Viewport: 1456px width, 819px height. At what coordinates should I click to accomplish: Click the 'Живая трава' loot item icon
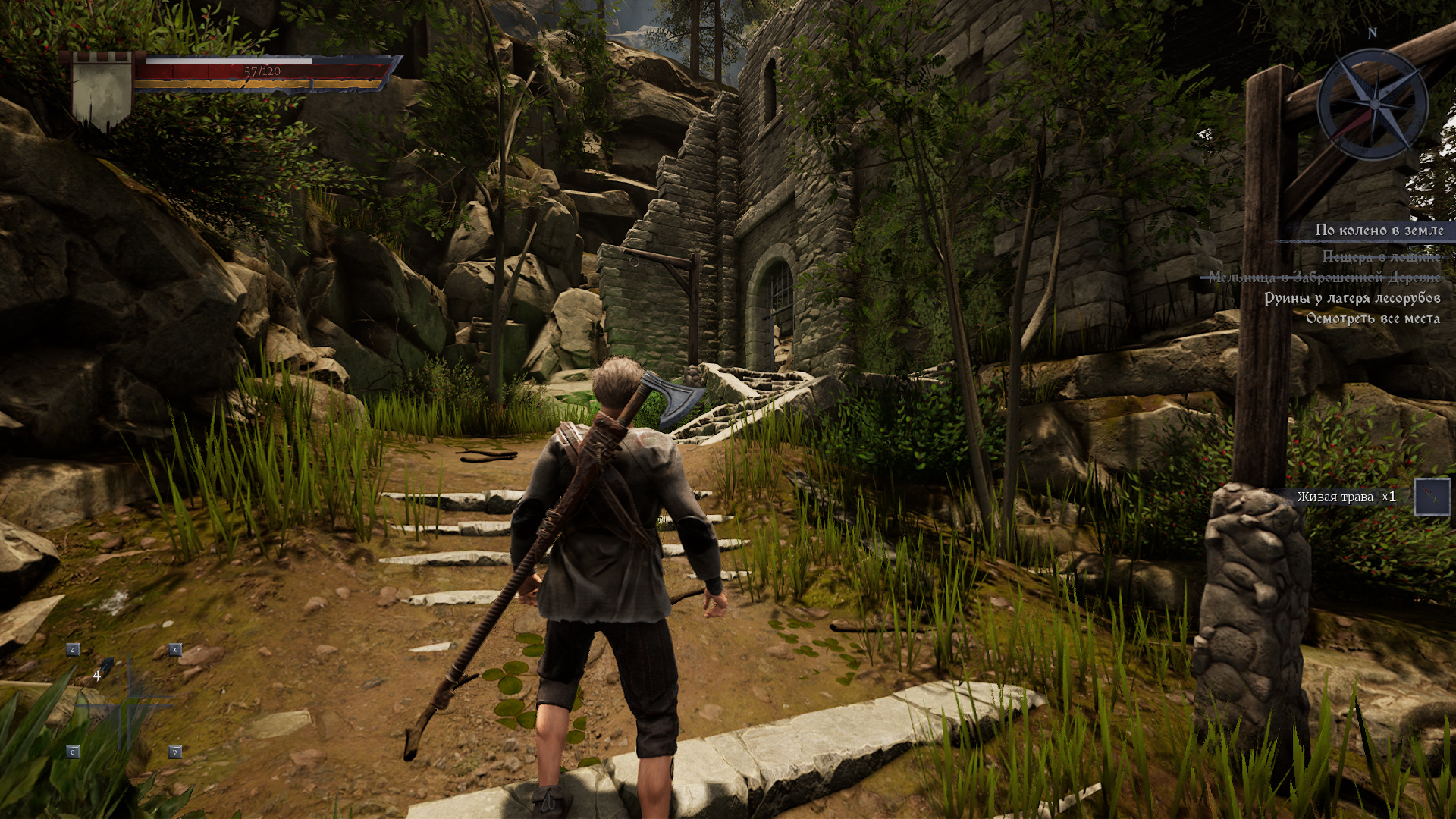pyautogui.click(x=1432, y=497)
